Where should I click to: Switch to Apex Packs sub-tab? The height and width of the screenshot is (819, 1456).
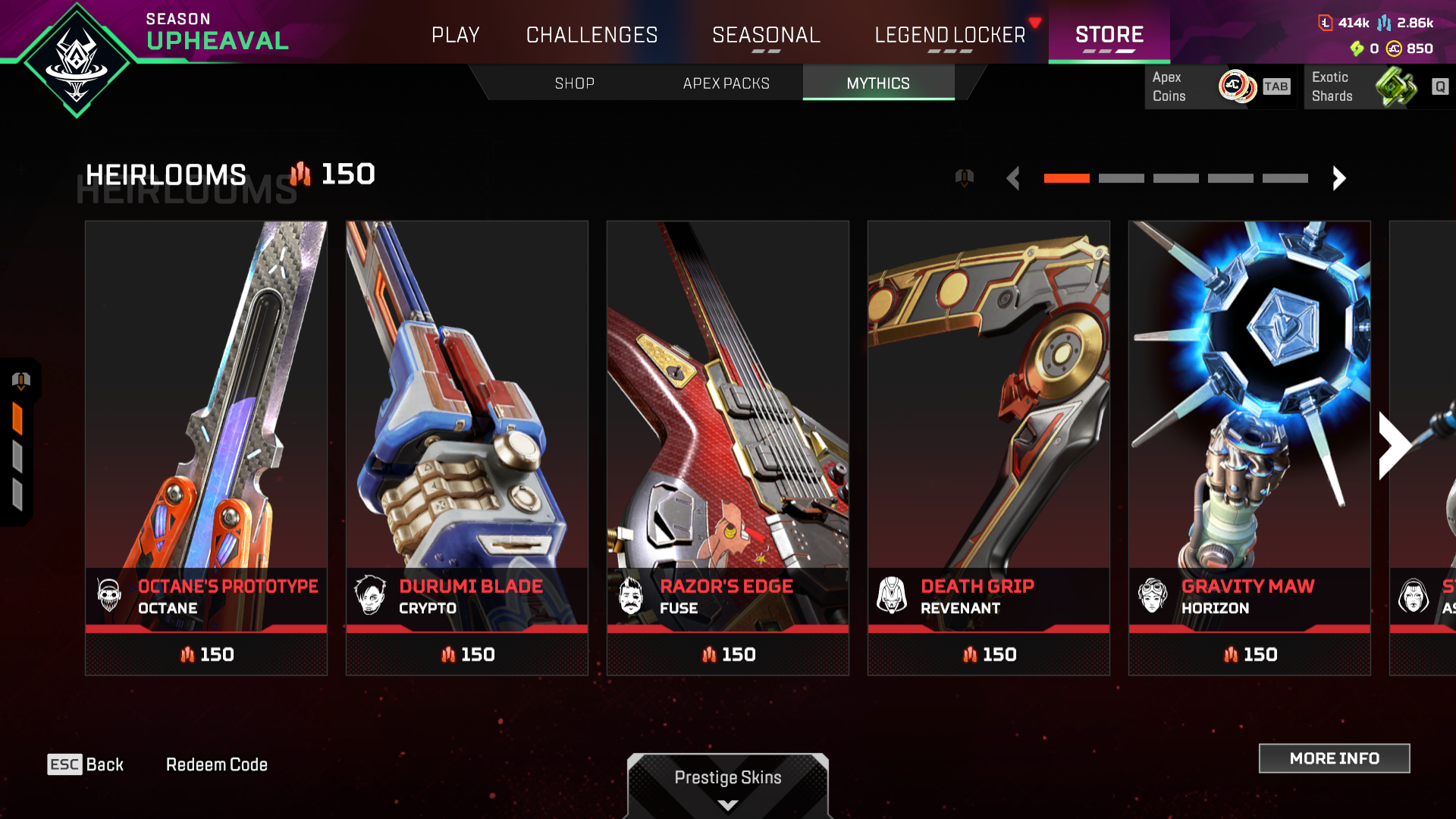point(726,83)
